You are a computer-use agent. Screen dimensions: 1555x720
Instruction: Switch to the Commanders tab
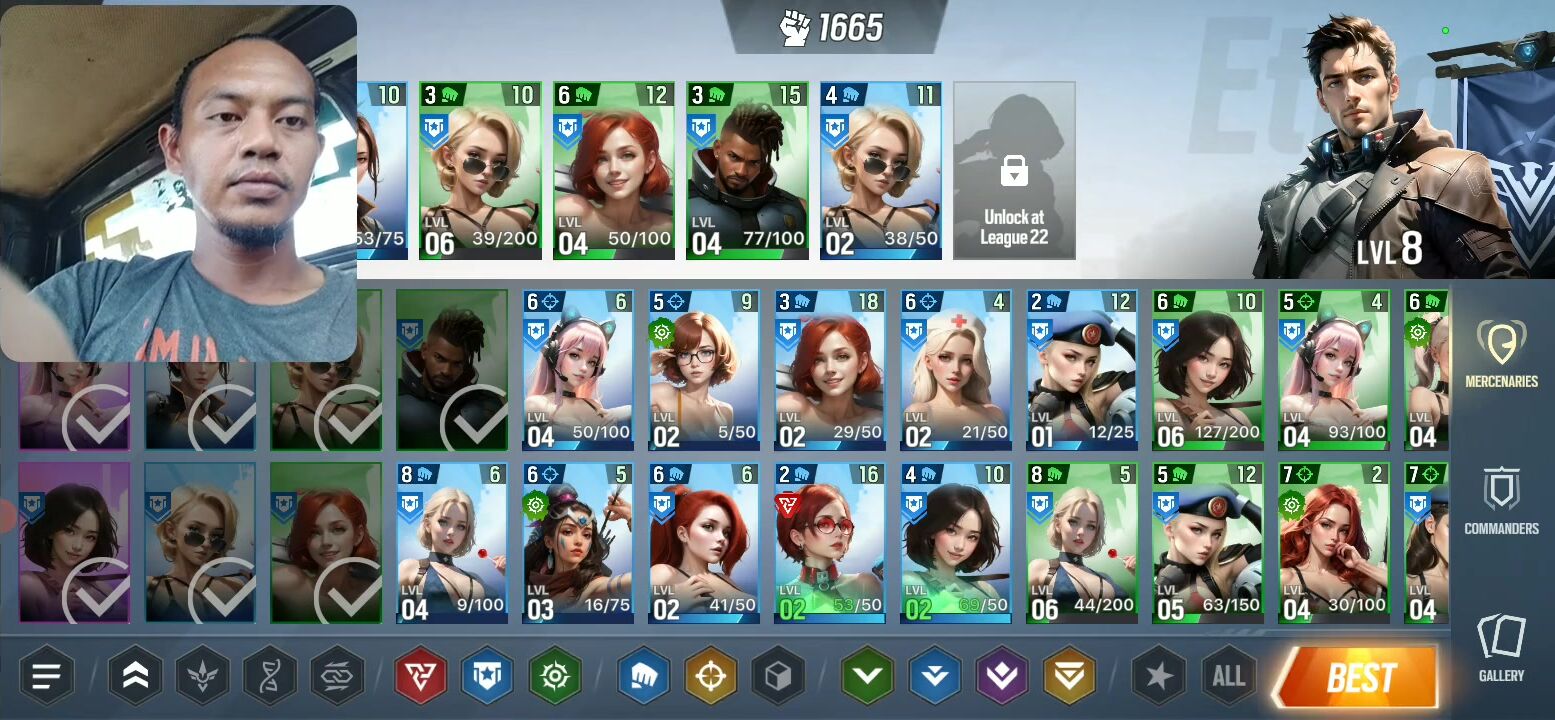pos(1501,501)
